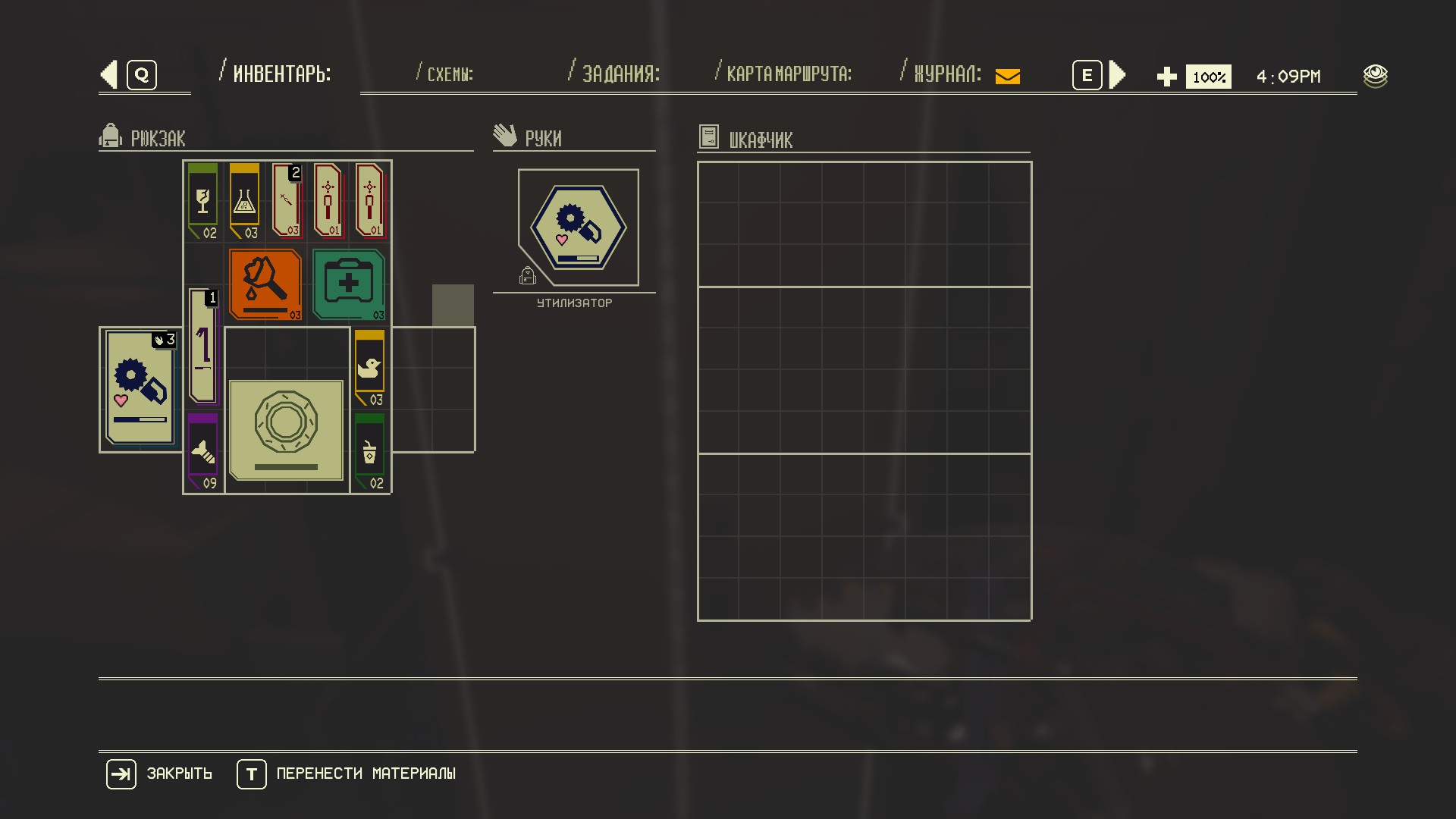Select the drink cup item

[x=369, y=453]
